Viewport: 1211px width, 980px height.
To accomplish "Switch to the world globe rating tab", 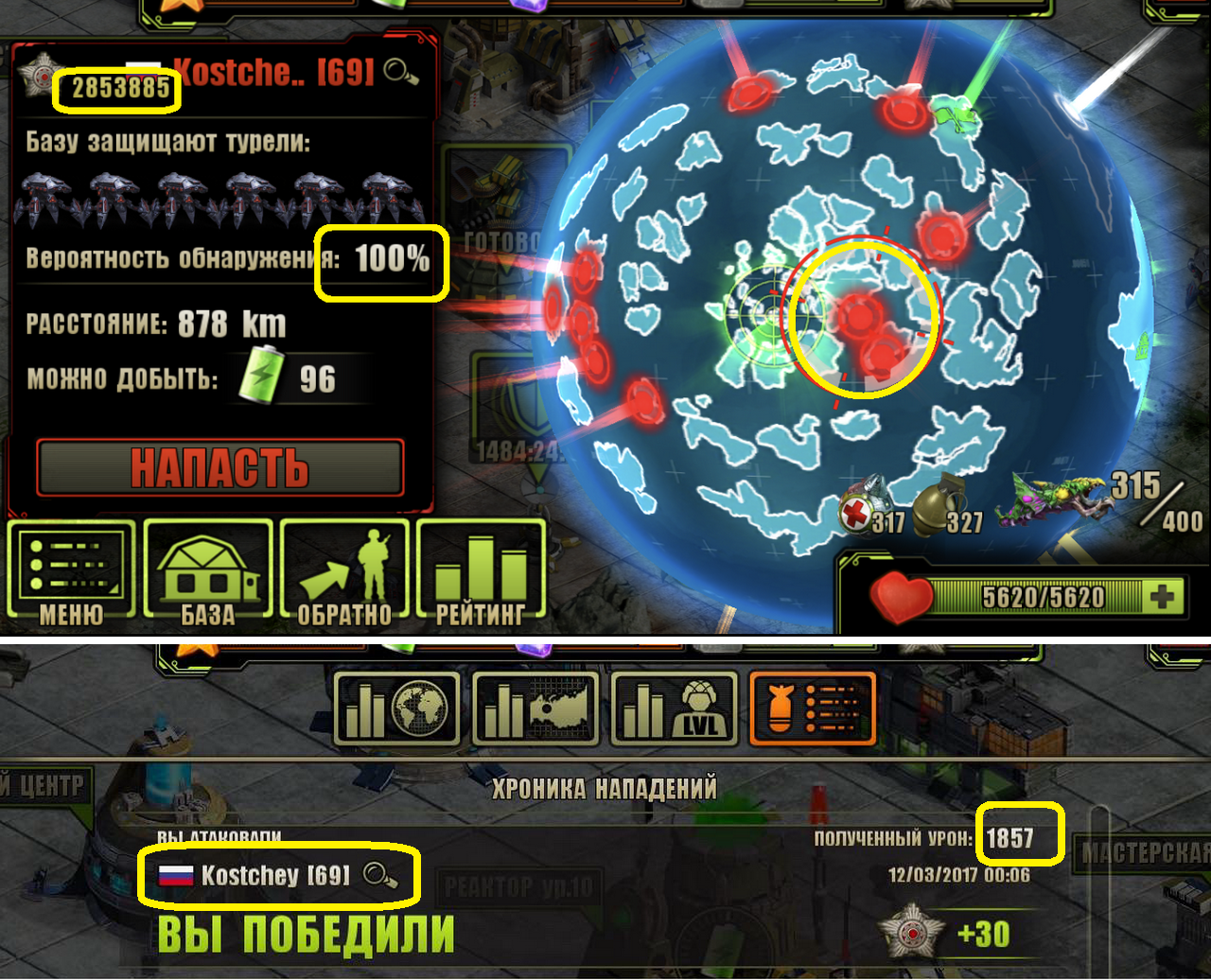I will [x=397, y=709].
